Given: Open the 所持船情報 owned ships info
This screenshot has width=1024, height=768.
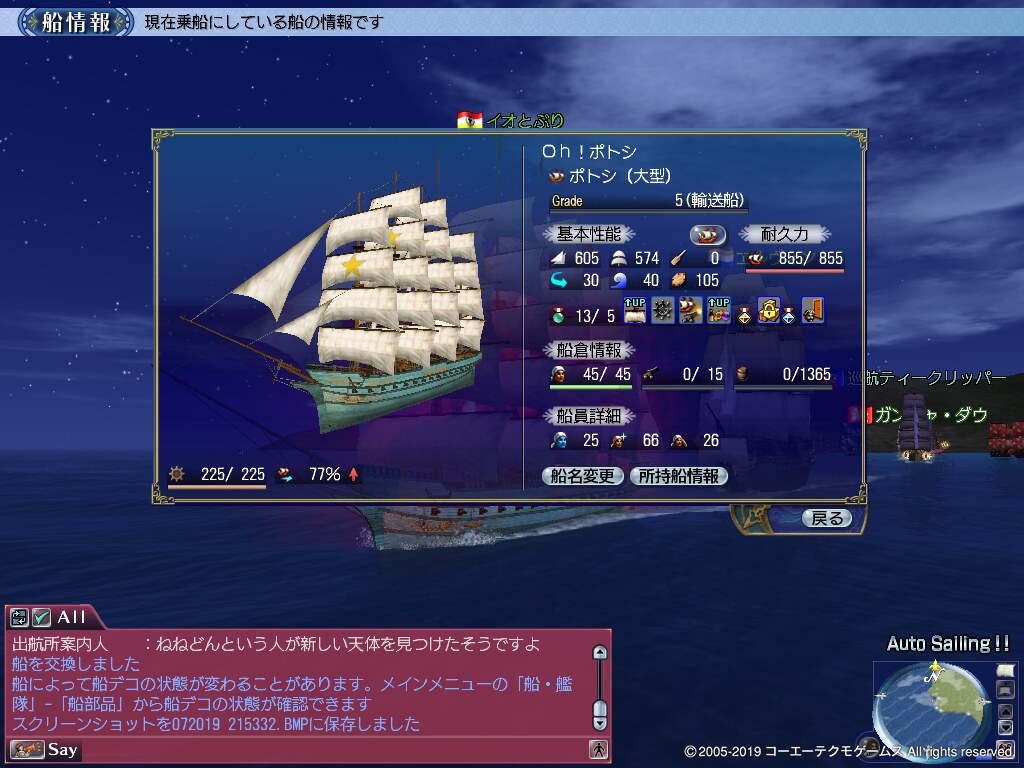Looking at the screenshot, I should tap(679, 477).
